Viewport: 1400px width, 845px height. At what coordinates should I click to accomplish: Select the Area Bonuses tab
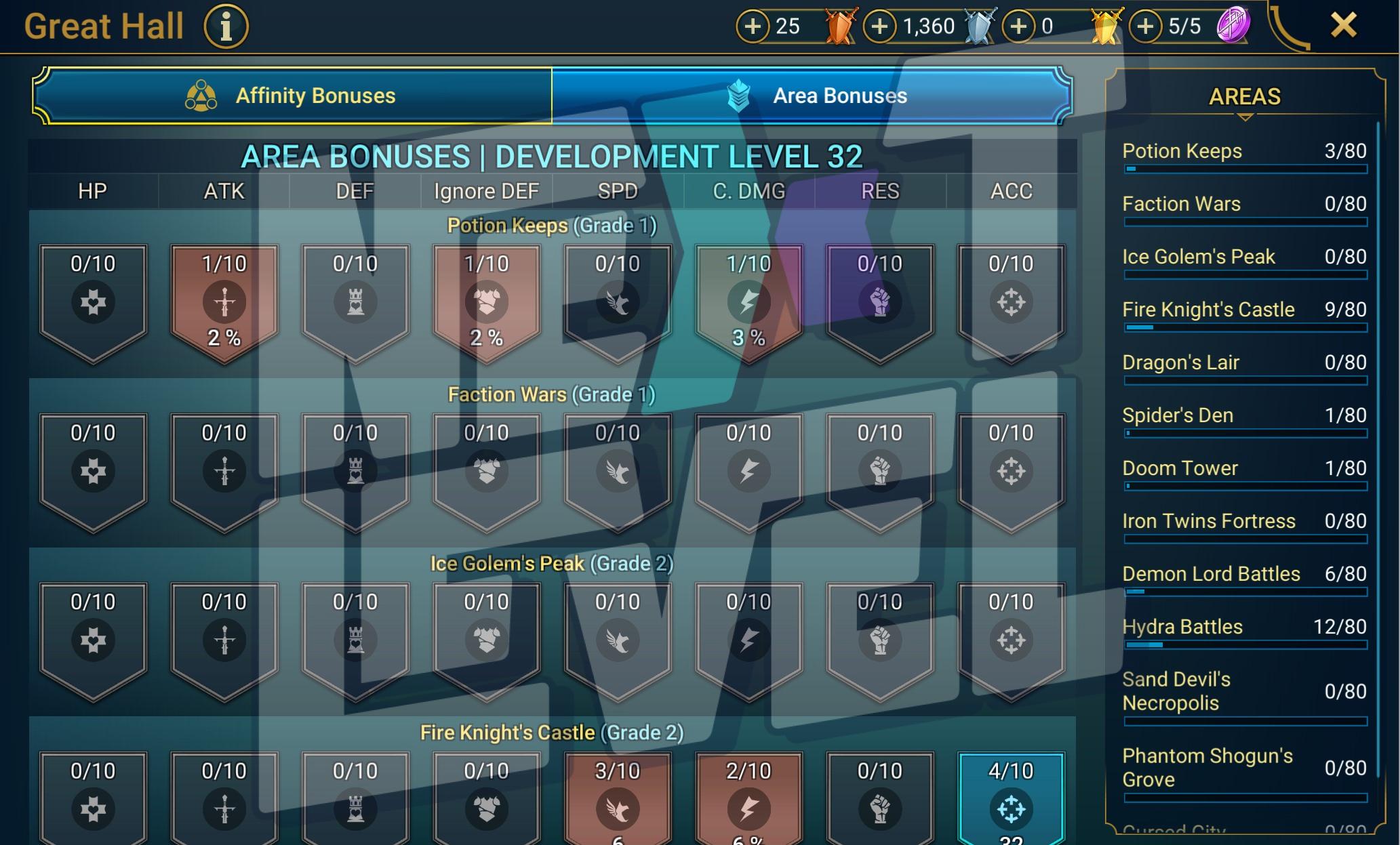812,96
